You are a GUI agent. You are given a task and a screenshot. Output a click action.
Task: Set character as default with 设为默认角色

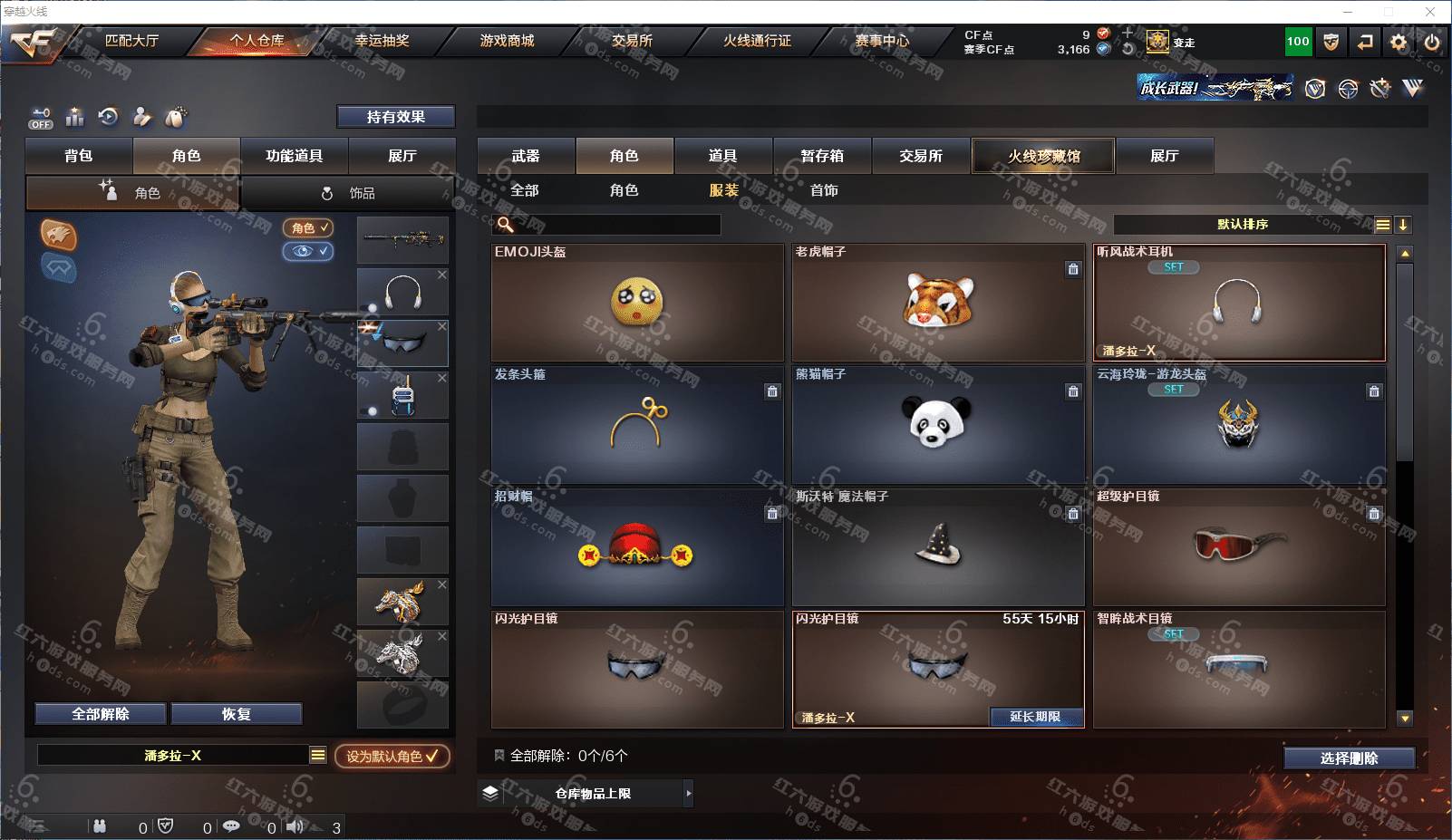[x=392, y=756]
